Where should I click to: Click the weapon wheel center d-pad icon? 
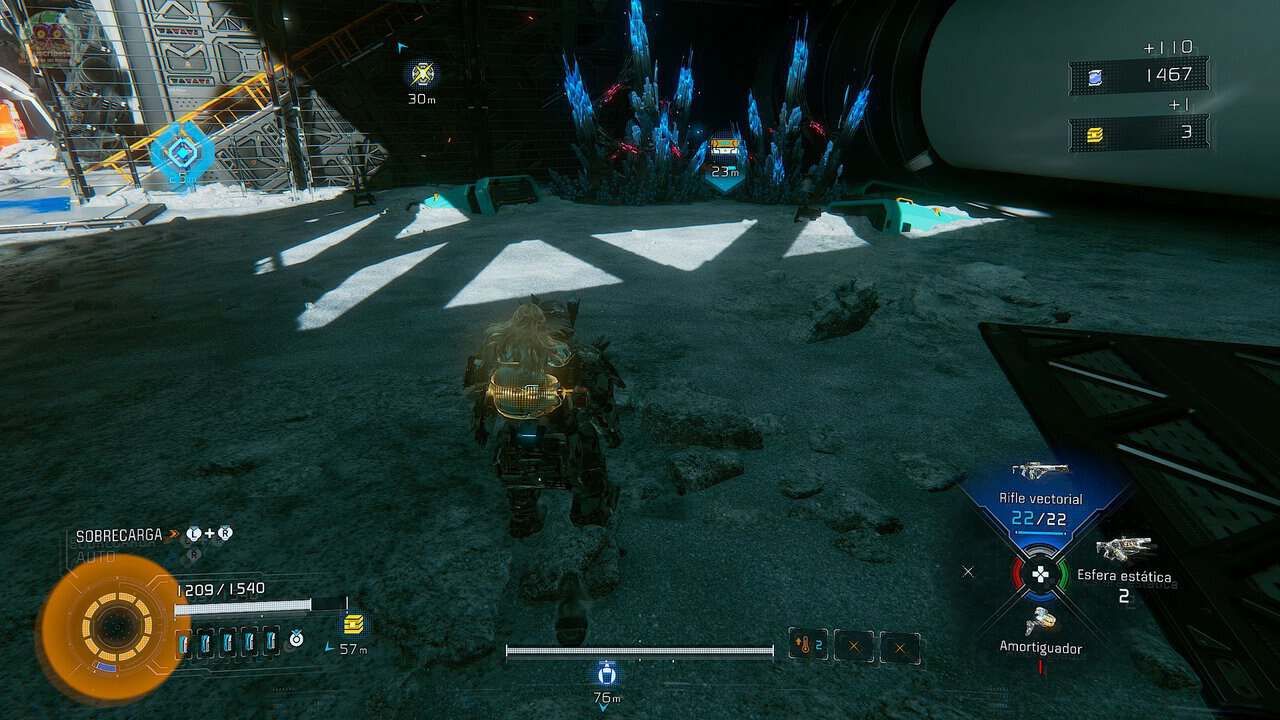coord(1040,574)
